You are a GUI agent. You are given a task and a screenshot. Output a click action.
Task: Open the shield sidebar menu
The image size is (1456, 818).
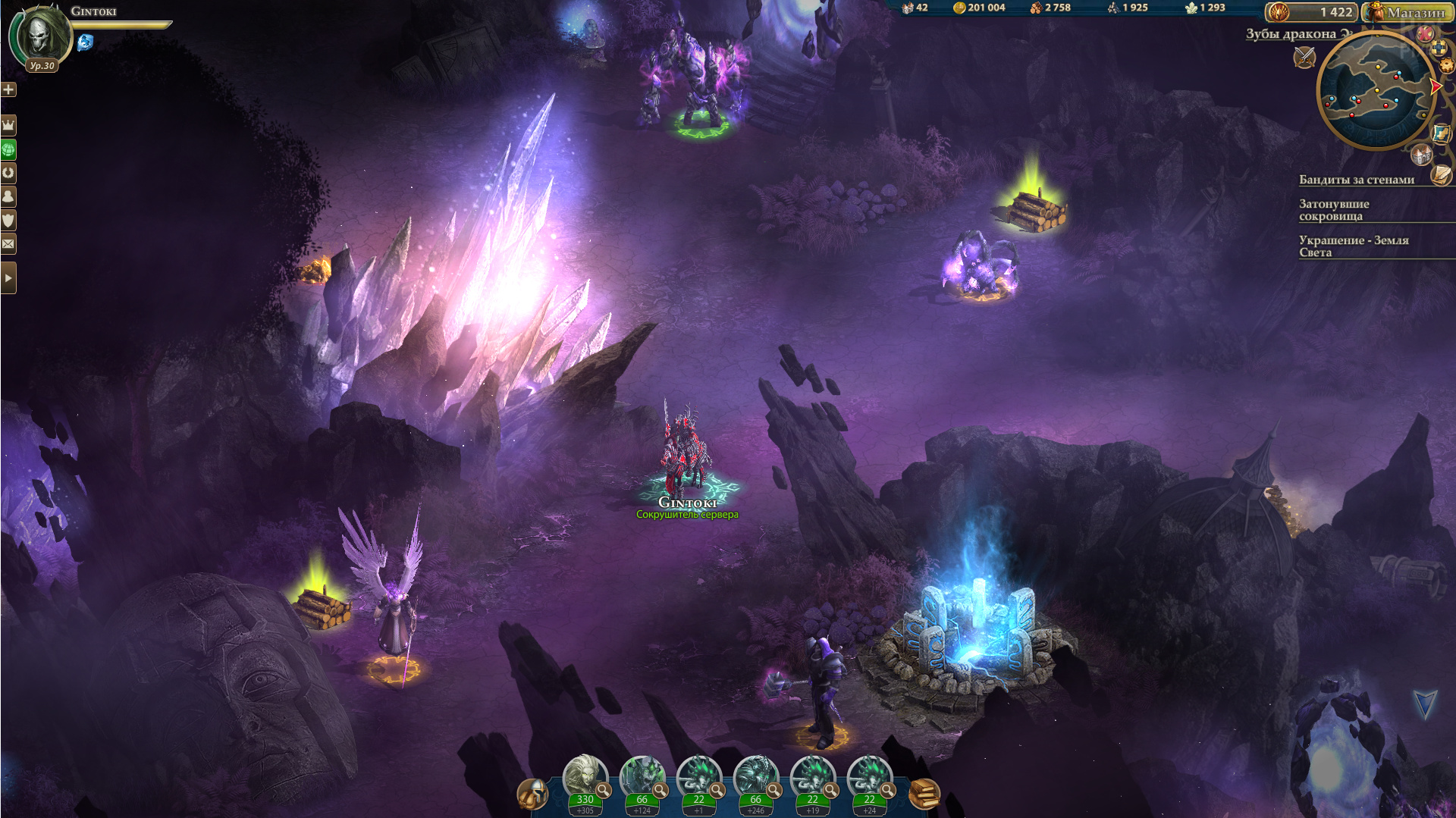click(8, 220)
